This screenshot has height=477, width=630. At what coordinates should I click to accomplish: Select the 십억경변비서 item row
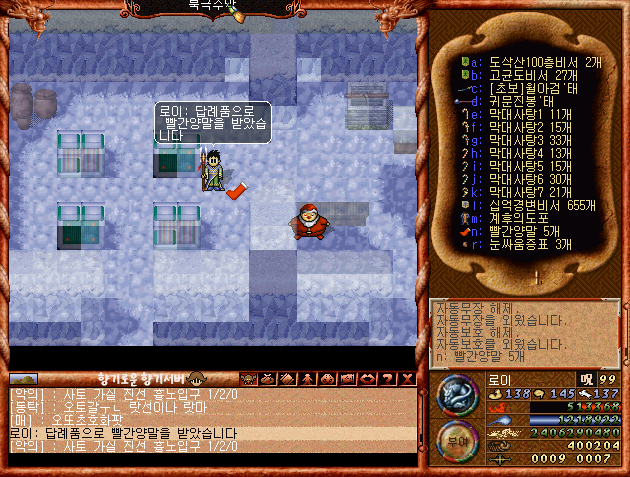pos(518,205)
